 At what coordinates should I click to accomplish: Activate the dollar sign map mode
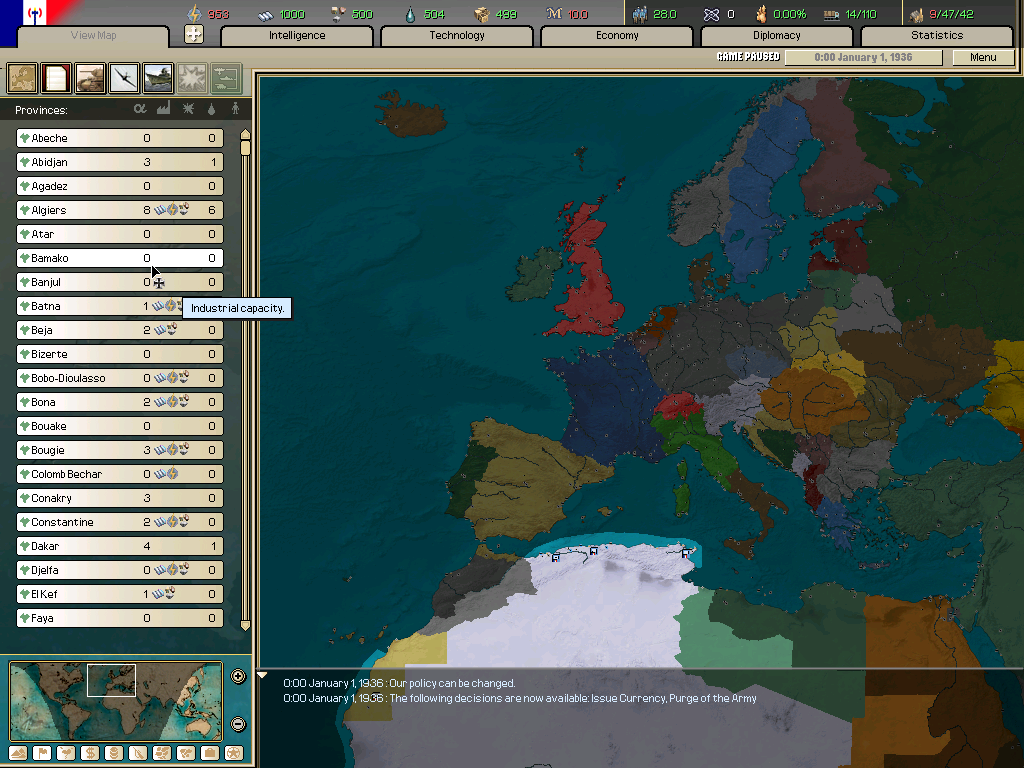pos(90,753)
